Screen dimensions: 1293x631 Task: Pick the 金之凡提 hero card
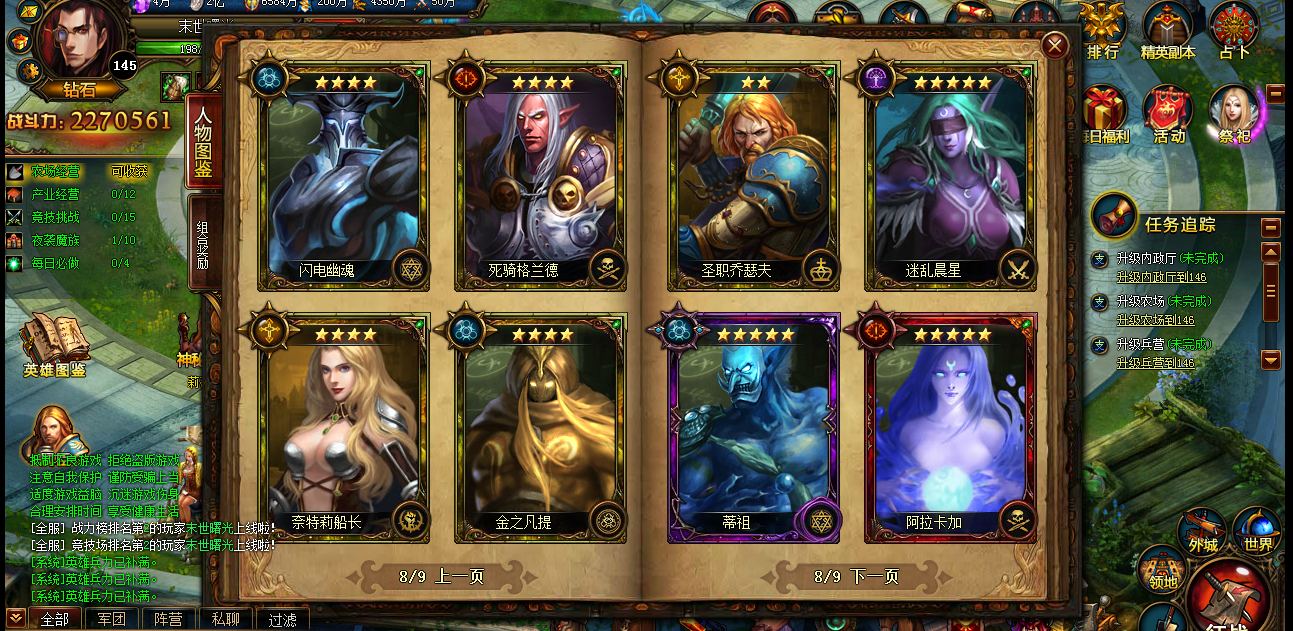pyautogui.click(x=540, y=425)
